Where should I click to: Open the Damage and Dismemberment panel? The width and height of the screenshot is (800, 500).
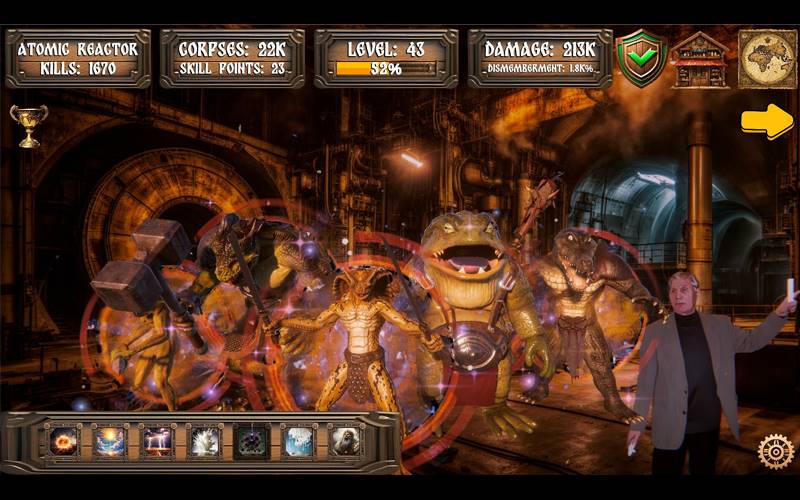pyautogui.click(x=540, y=58)
